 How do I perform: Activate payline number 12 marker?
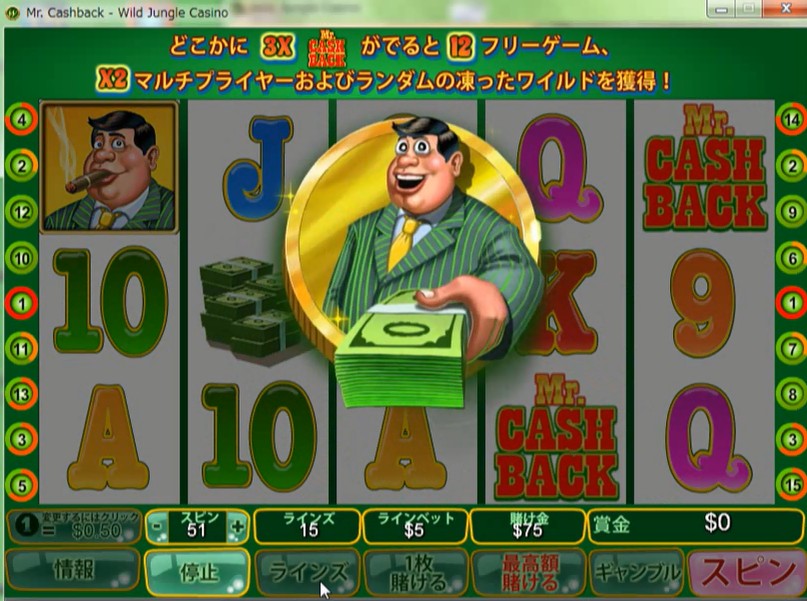[21, 211]
